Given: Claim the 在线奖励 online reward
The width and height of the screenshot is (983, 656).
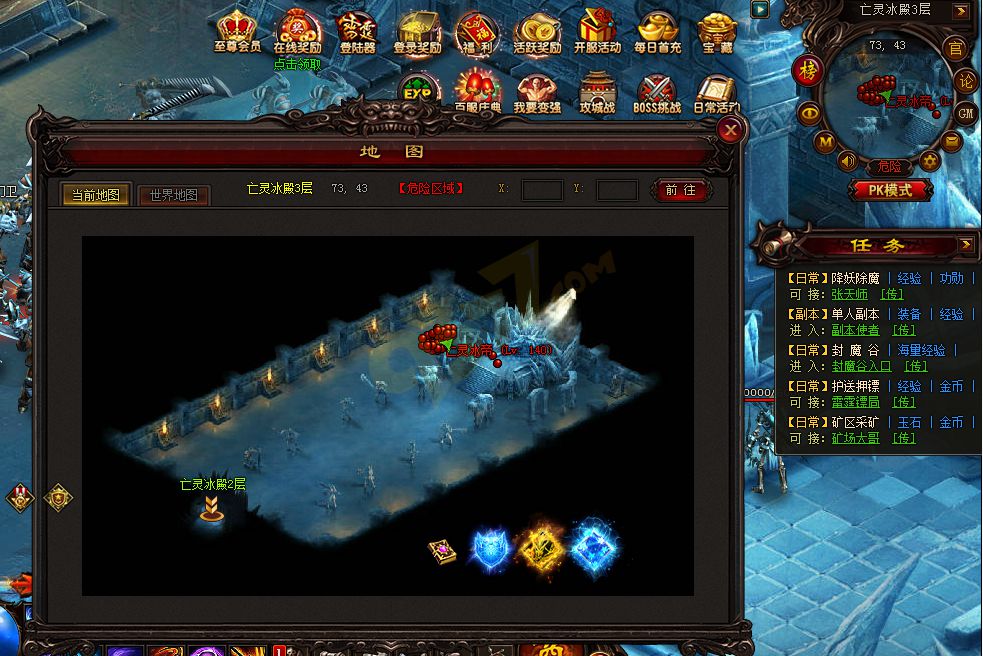Looking at the screenshot, I should point(297,31).
